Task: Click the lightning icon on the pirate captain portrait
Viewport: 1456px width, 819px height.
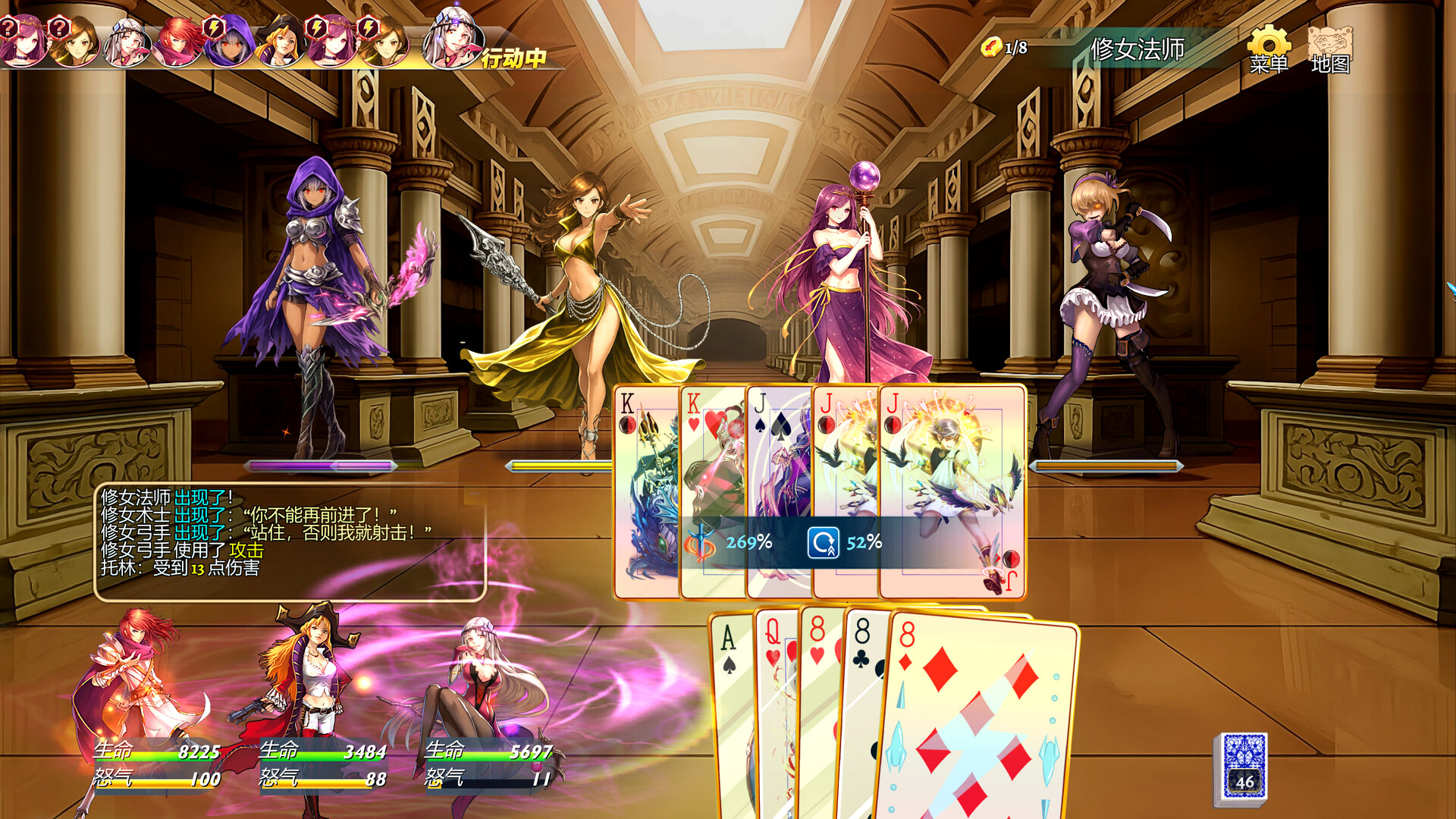Action: point(318,27)
